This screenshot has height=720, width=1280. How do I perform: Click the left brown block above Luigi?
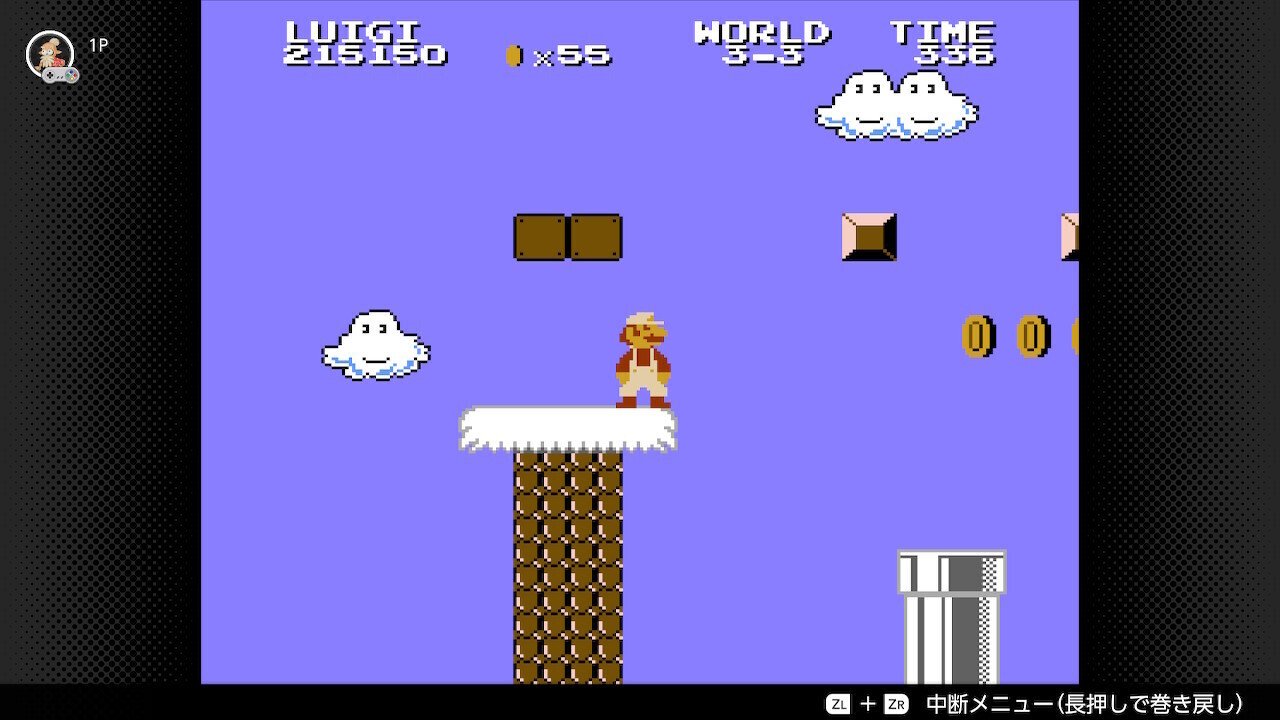tap(538, 237)
